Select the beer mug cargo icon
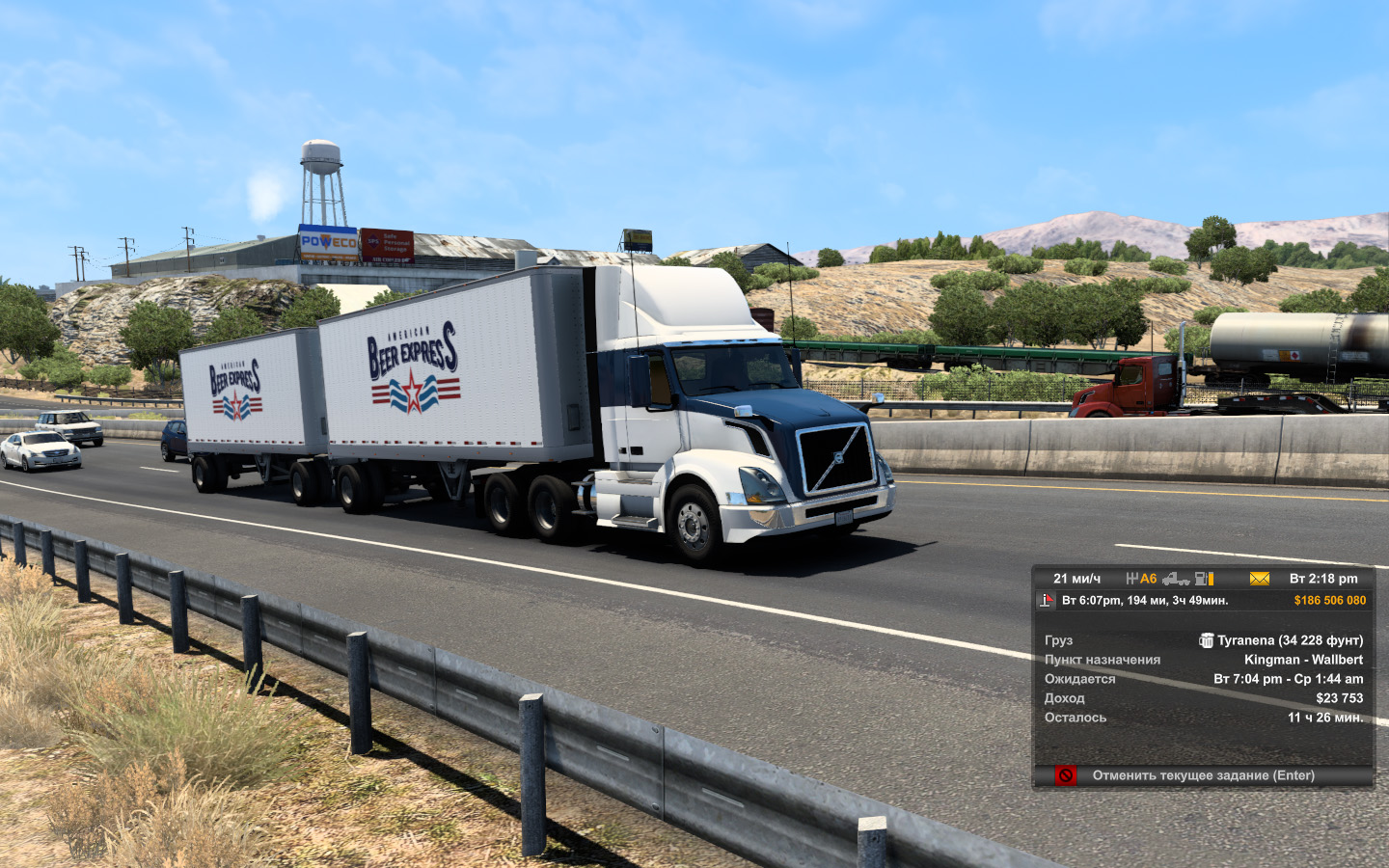The height and width of the screenshot is (868, 1389). click(x=1206, y=640)
